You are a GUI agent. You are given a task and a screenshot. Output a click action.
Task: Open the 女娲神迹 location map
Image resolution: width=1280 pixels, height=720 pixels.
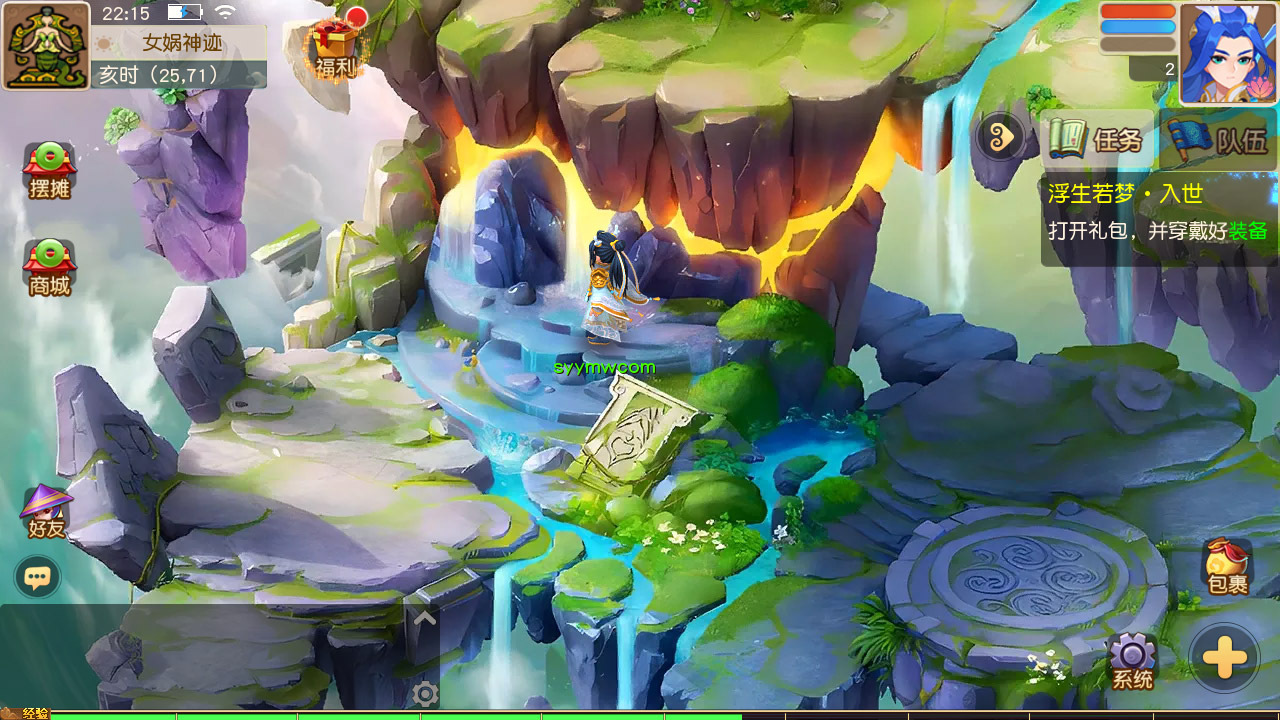pos(182,43)
